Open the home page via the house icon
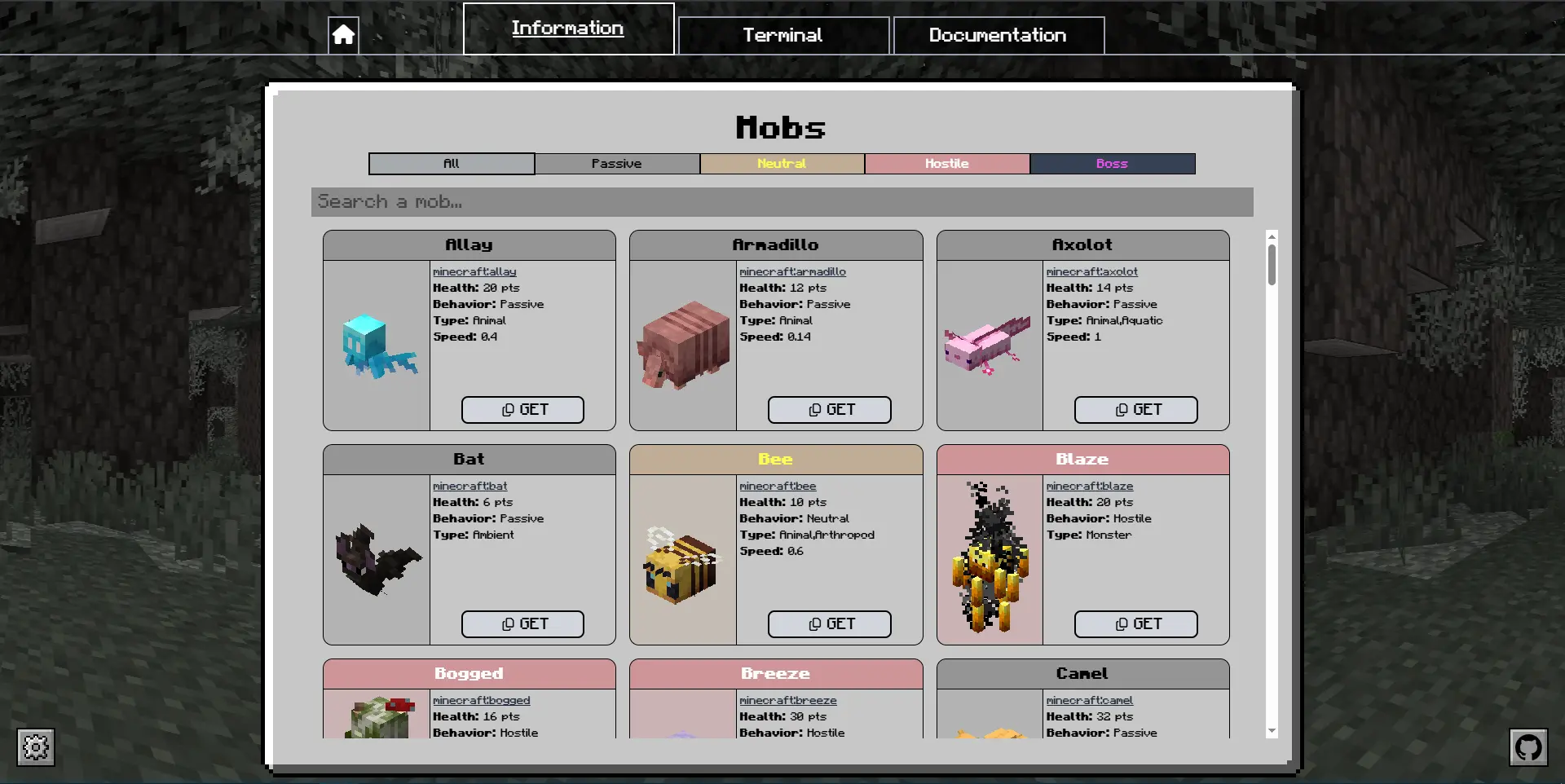This screenshot has height=784, width=1565. tap(343, 34)
